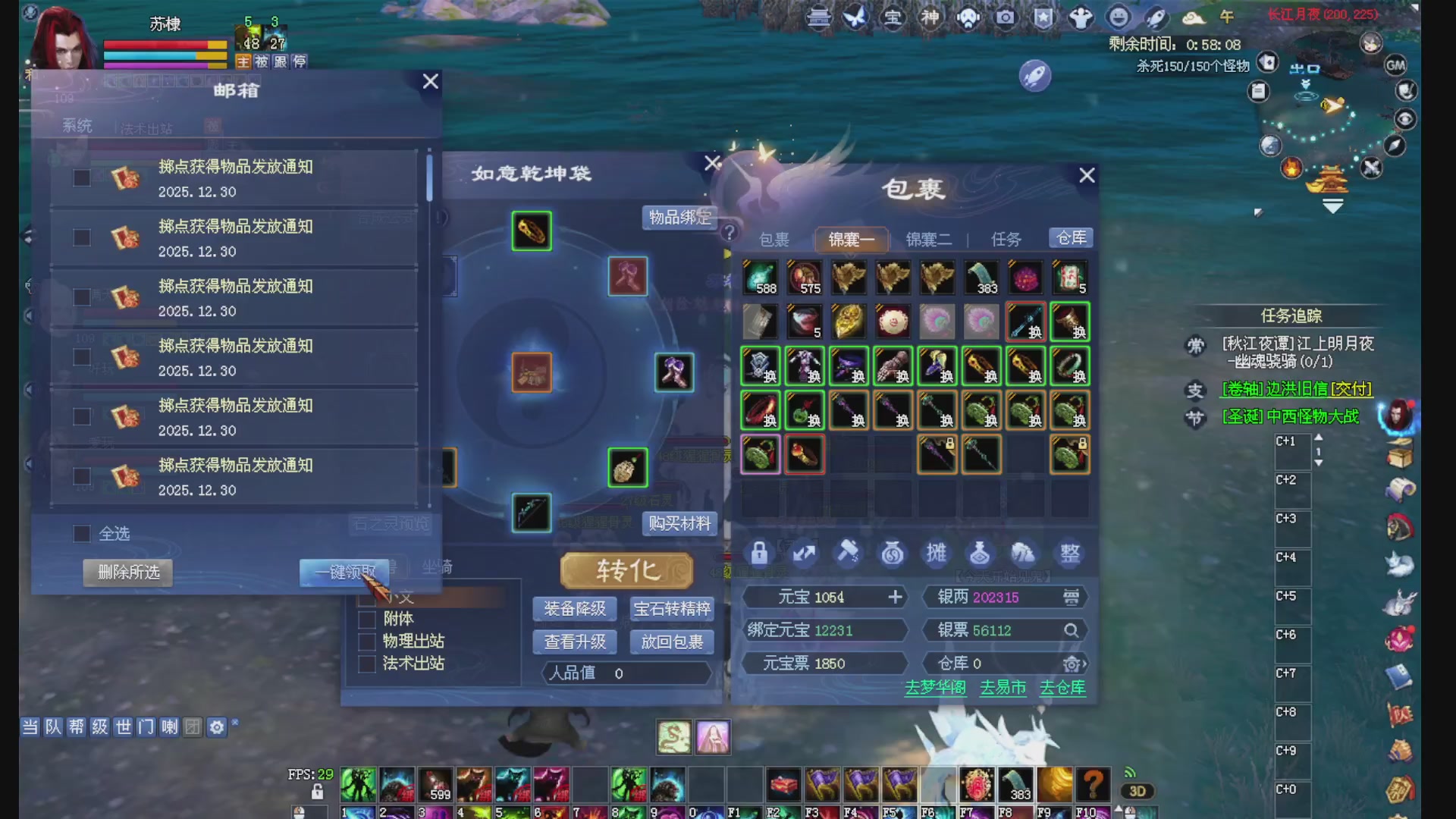The width and height of the screenshot is (1456, 819).
Task: Click the 整 sort icon to organize bag
Action: click(x=1069, y=554)
